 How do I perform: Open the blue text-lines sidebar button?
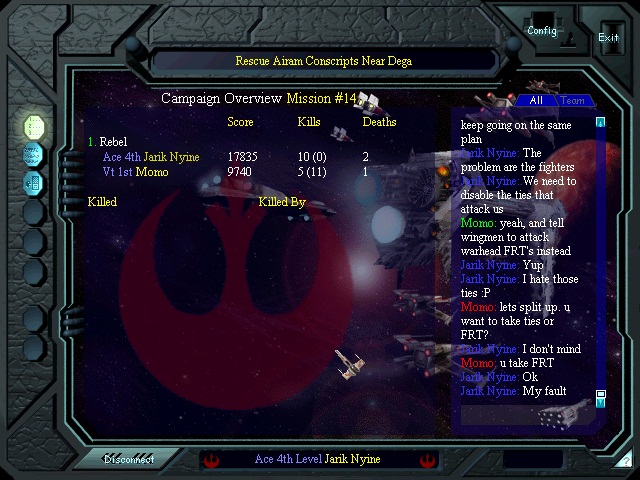[34, 154]
